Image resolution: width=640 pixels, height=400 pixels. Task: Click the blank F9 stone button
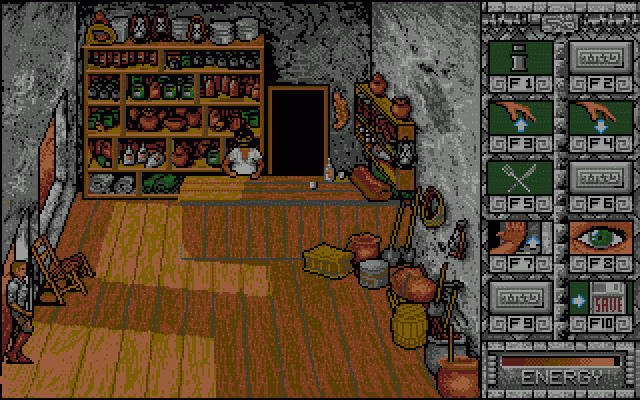518,297
